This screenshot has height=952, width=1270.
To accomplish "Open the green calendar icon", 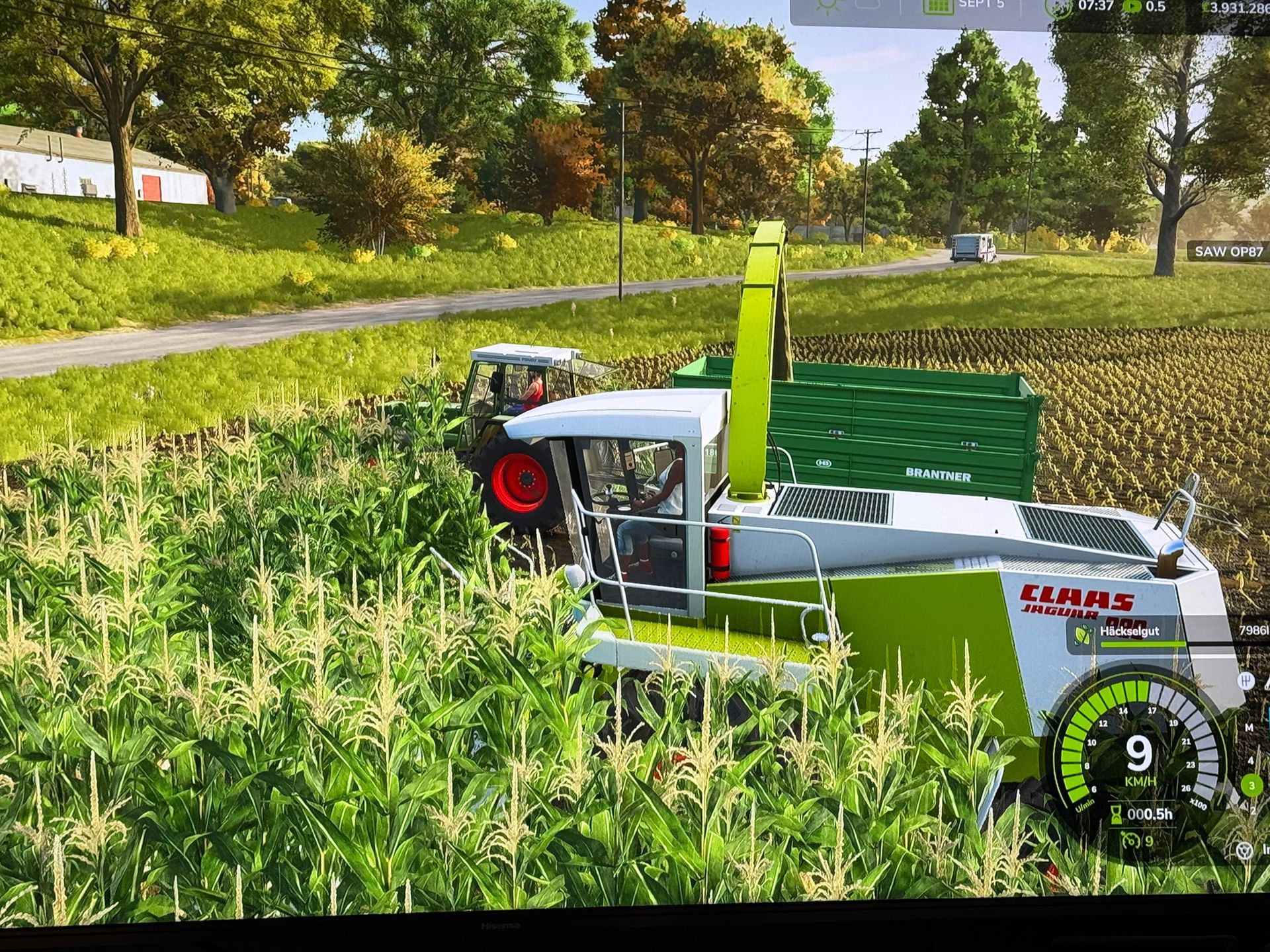I will click(937, 5).
